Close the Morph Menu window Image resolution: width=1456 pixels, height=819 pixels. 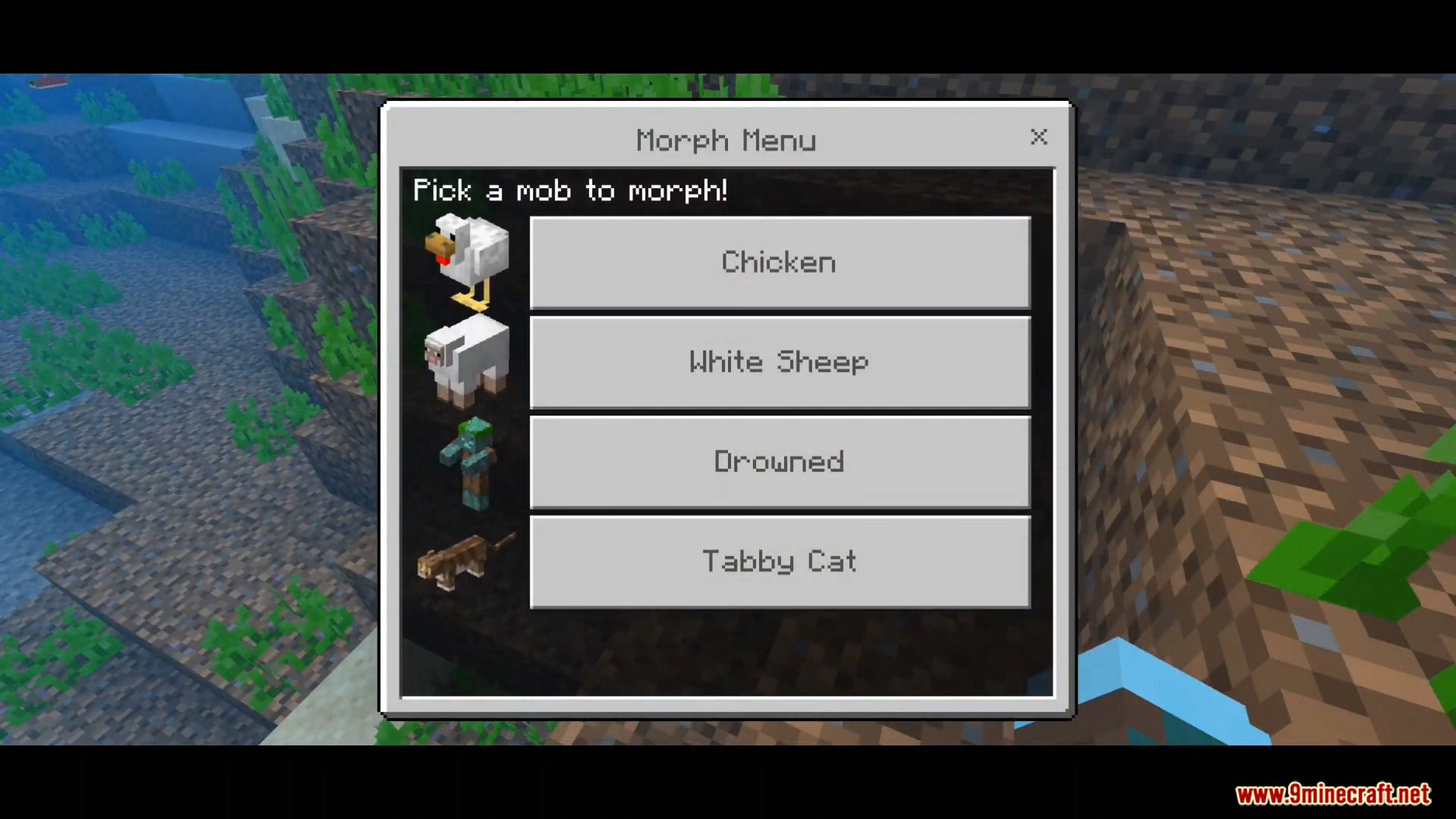coord(1039,136)
